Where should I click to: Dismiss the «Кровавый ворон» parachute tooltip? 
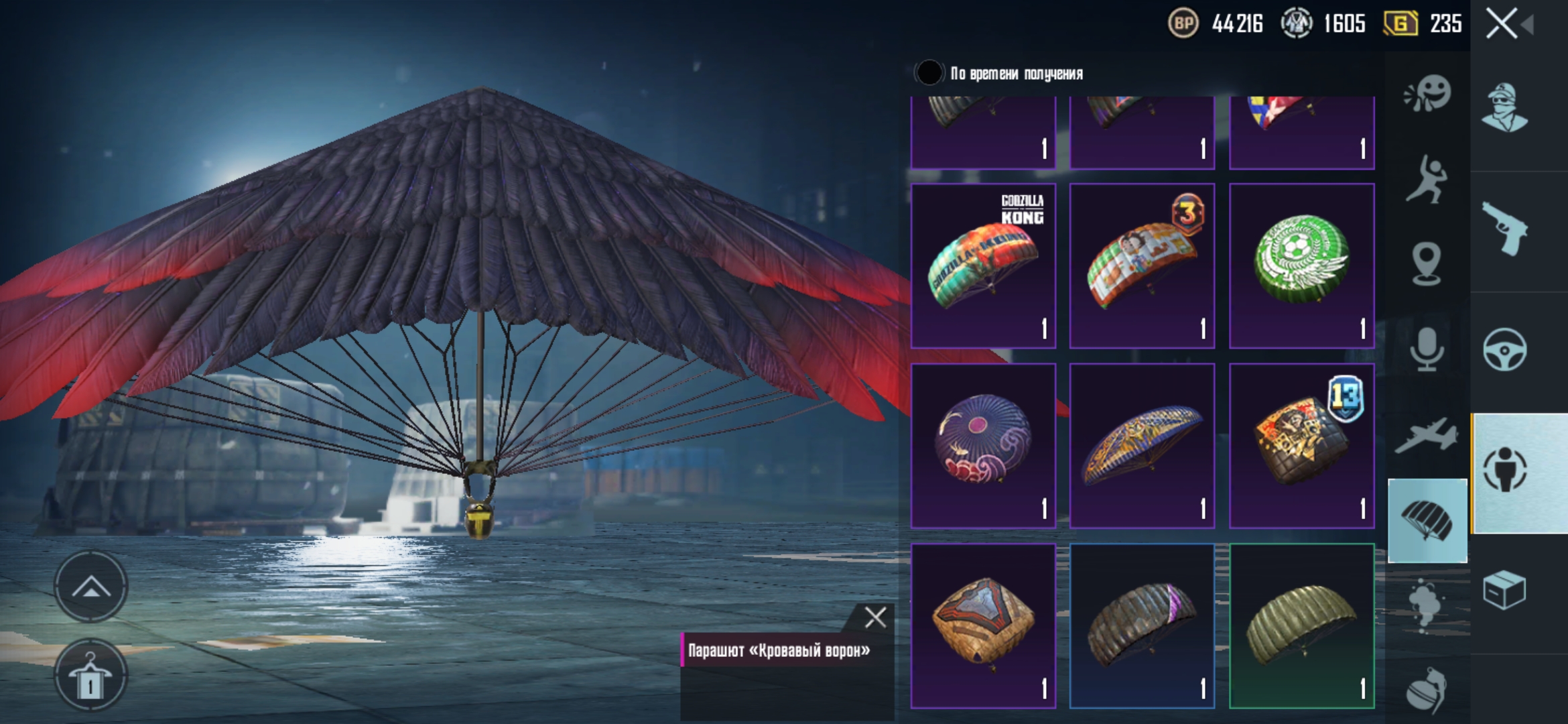pyautogui.click(x=874, y=617)
